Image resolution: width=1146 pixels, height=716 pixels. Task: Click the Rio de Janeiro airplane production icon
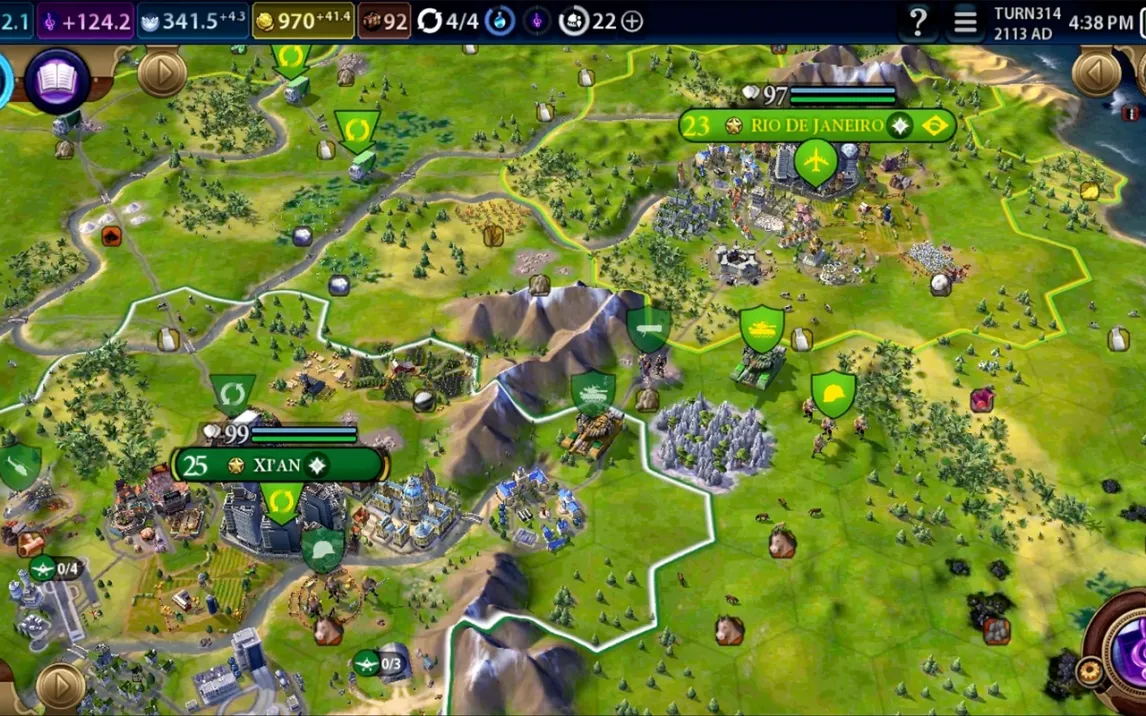click(x=817, y=161)
